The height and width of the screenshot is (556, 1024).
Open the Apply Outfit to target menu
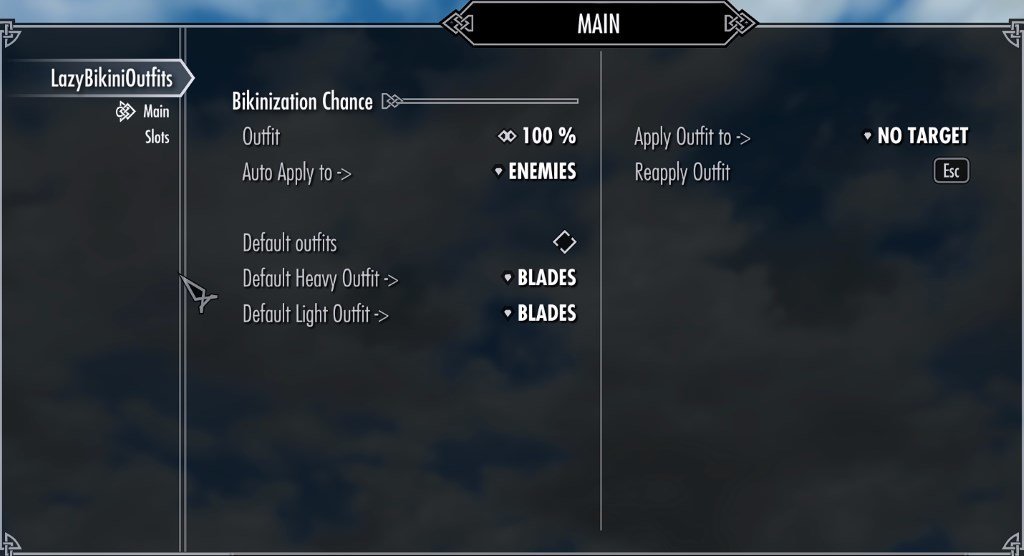[916, 137]
